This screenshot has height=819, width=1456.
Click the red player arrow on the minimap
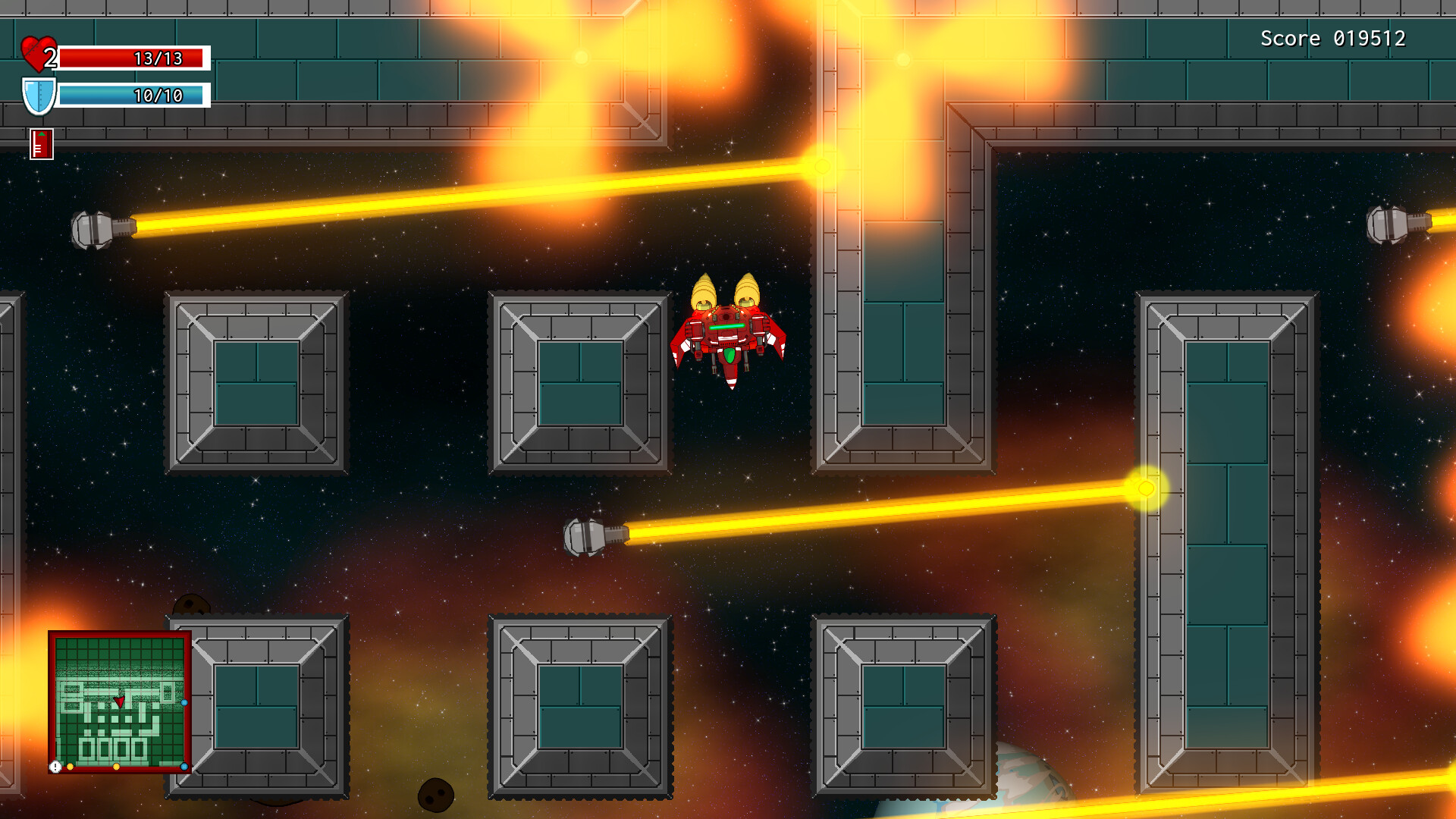coord(120,701)
